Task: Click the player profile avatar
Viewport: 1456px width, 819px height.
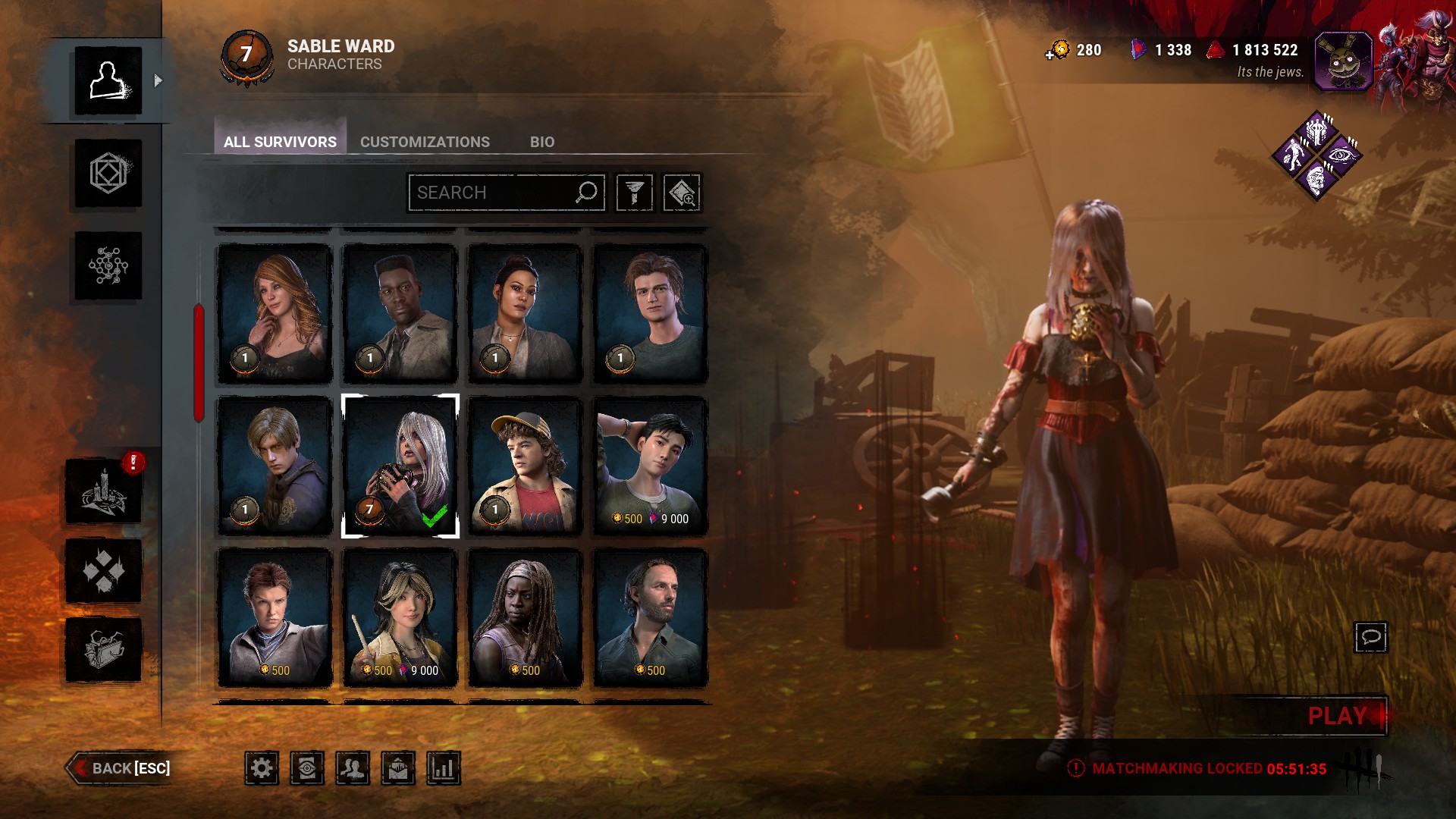Action: (1343, 61)
